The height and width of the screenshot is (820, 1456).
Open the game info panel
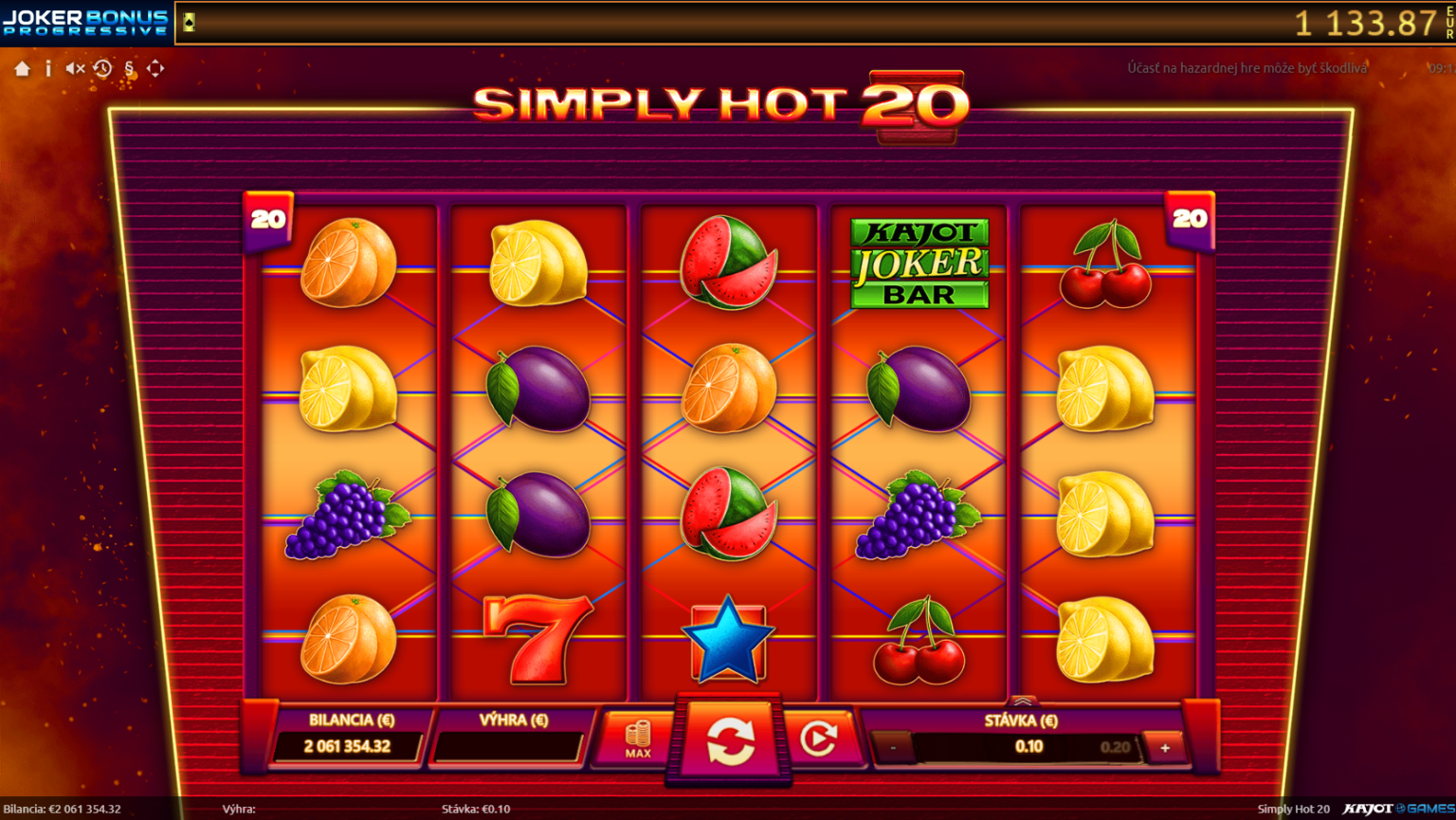(48, 68)
